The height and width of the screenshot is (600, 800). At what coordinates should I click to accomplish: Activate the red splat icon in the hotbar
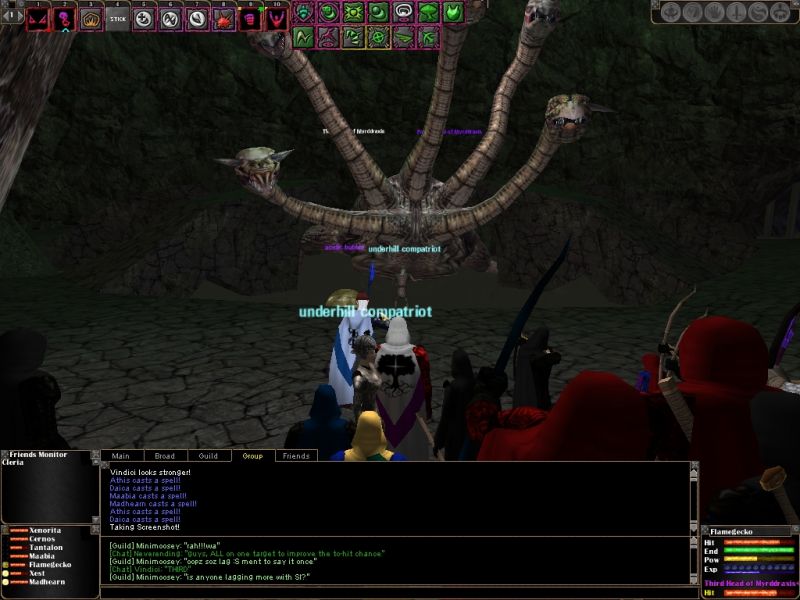(x=223, y=18)
